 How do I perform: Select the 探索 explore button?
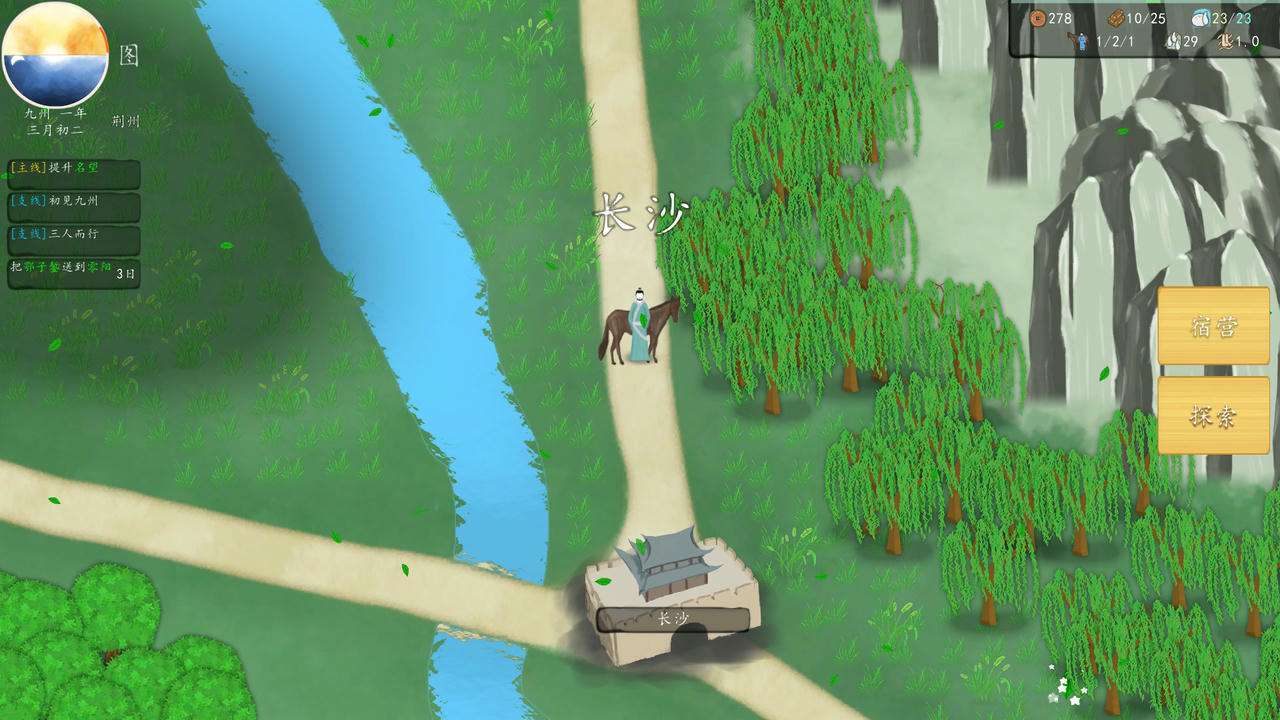coord(1213,415)
